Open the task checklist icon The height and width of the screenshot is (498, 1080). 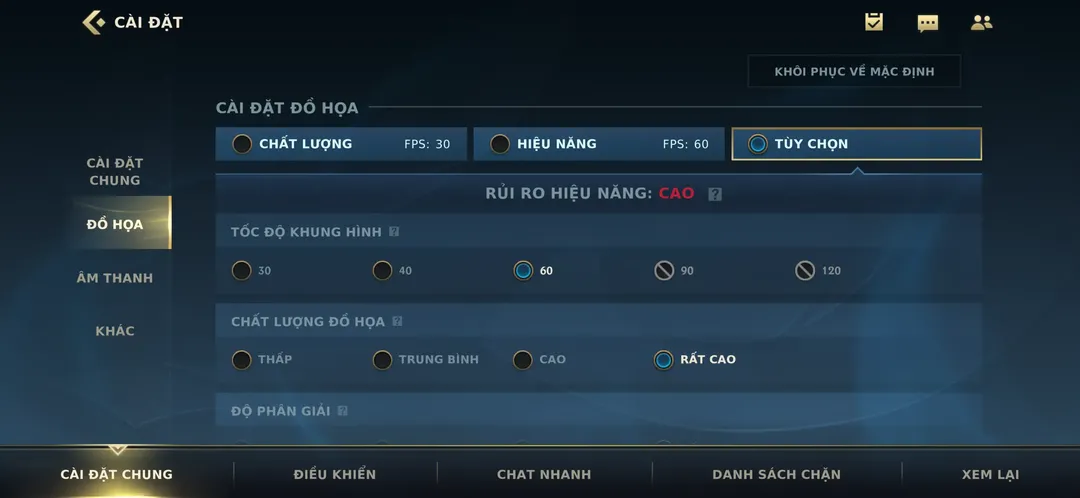[874, 22]
